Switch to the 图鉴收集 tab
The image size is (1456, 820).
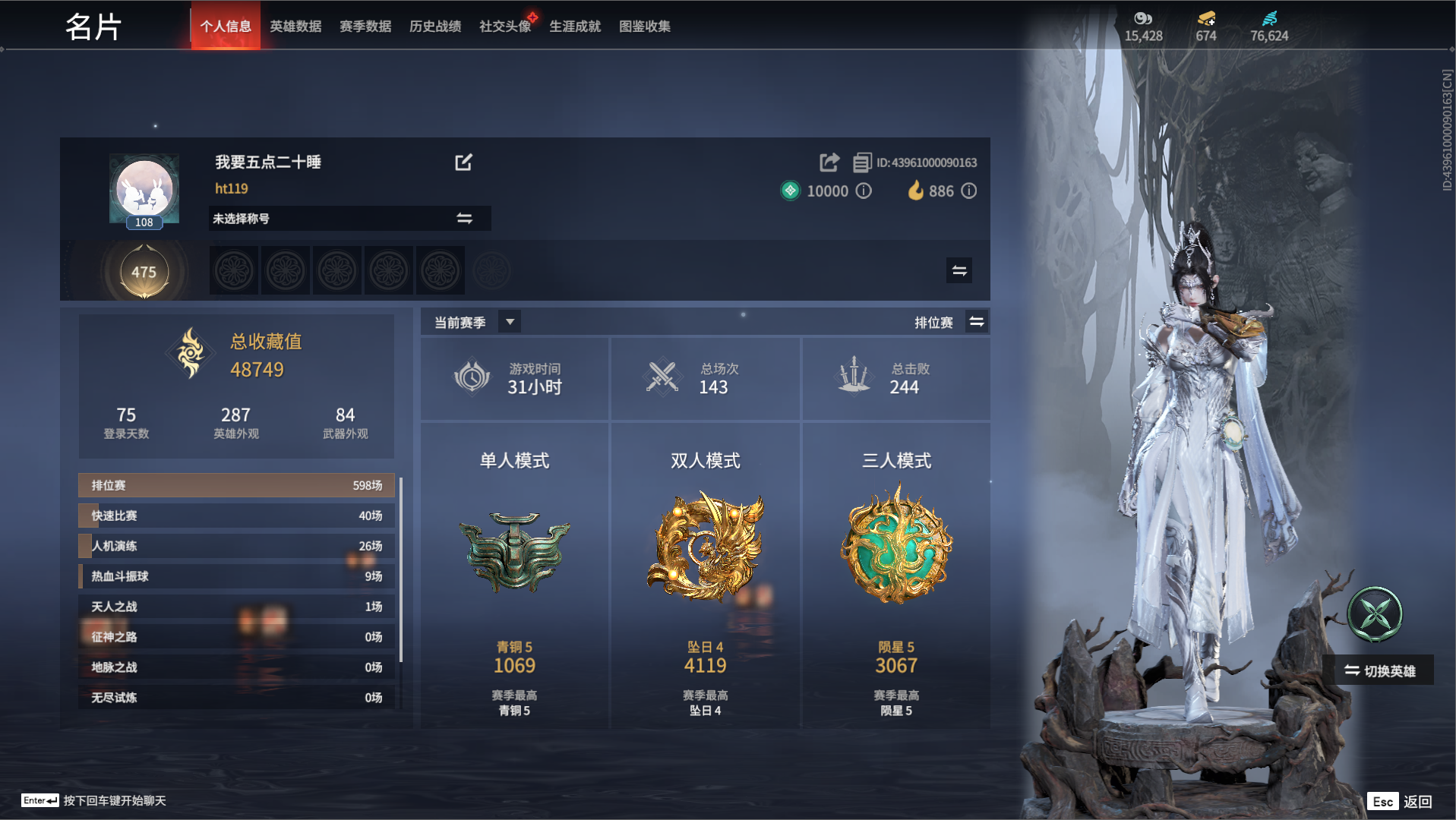pos(645,27)
